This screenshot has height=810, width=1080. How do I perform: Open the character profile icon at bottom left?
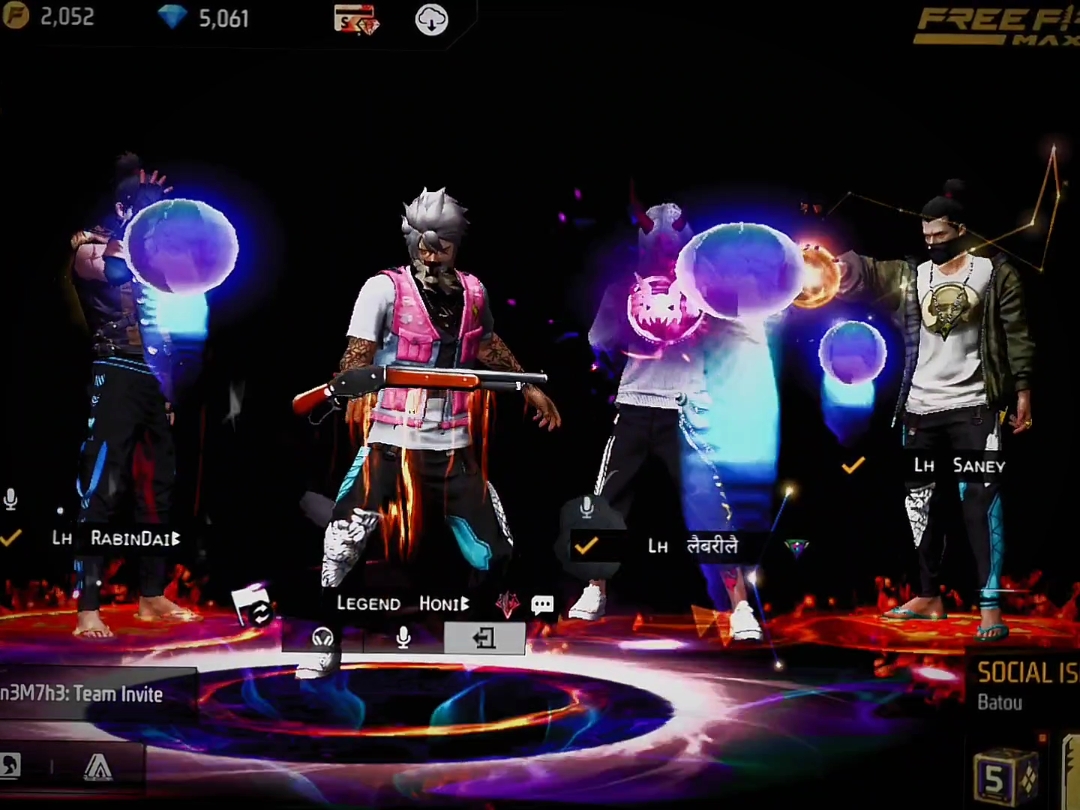pos(12,767)
